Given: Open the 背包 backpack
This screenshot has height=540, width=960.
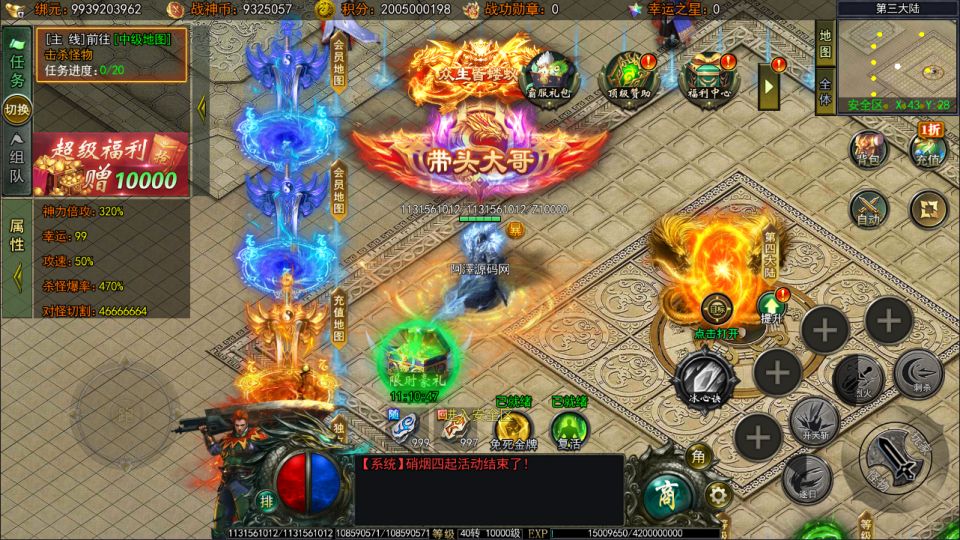Looking at the screenshot, I should point(866,147).
